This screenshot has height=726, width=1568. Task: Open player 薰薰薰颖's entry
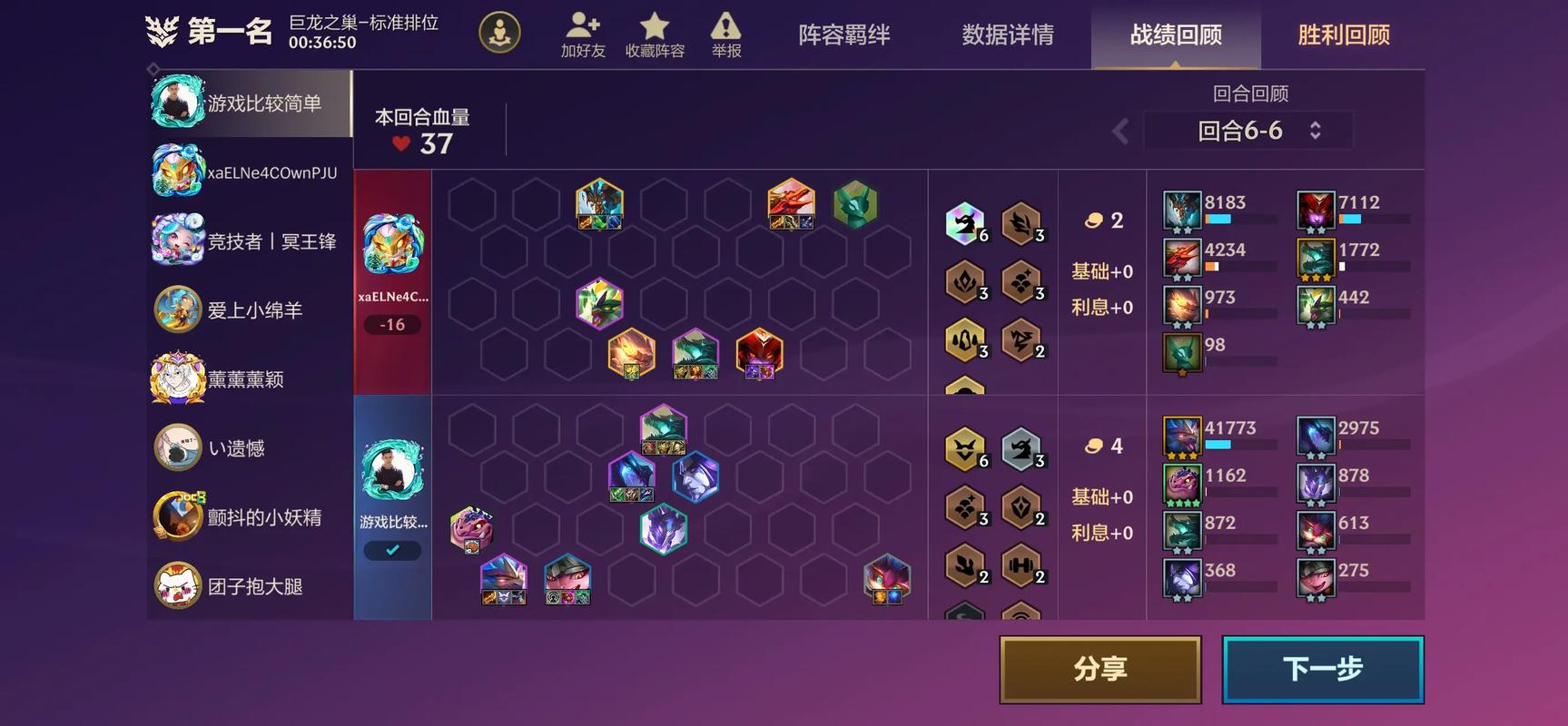click(249, 379)
